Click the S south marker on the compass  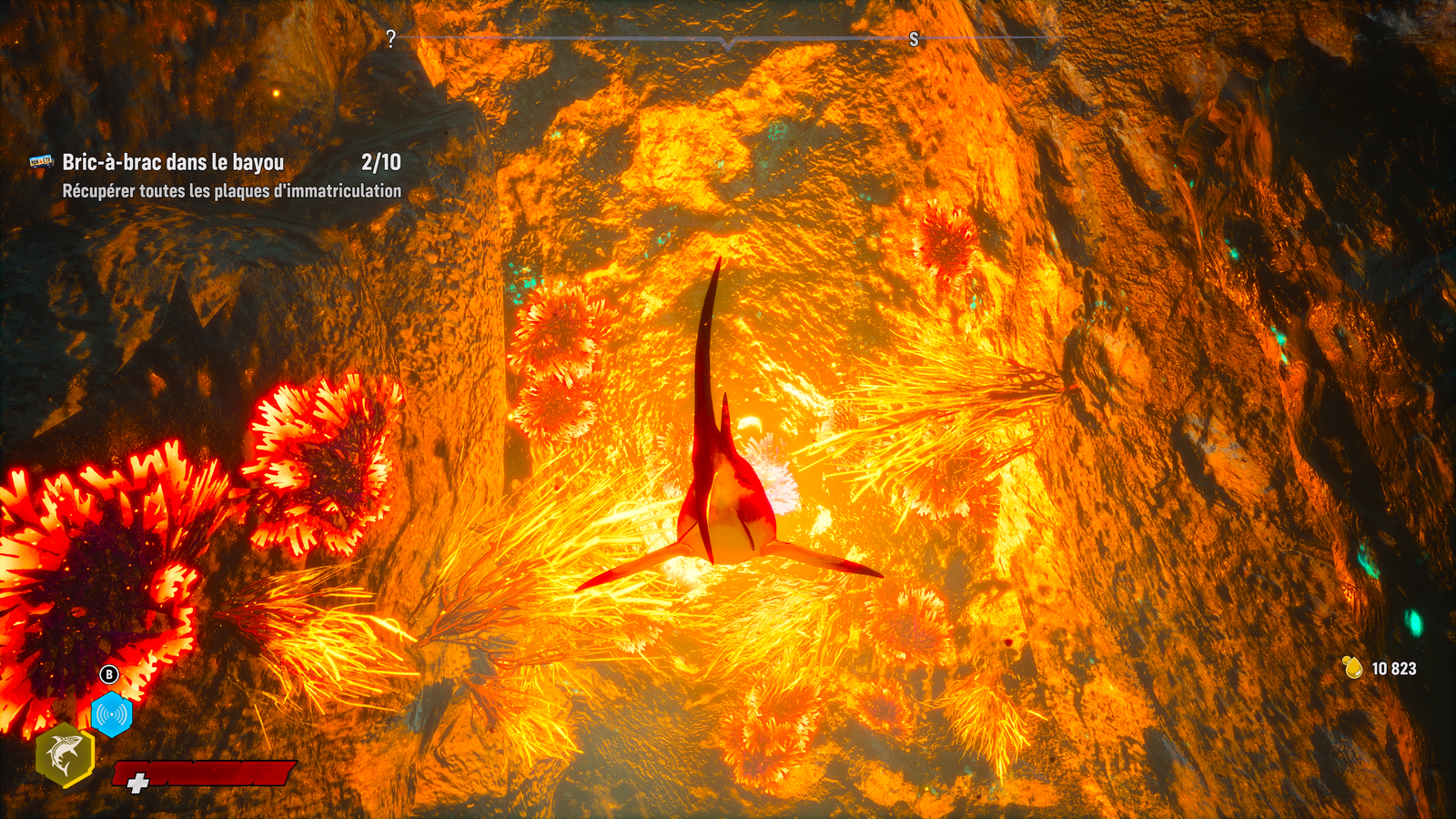tap(914, 39)
